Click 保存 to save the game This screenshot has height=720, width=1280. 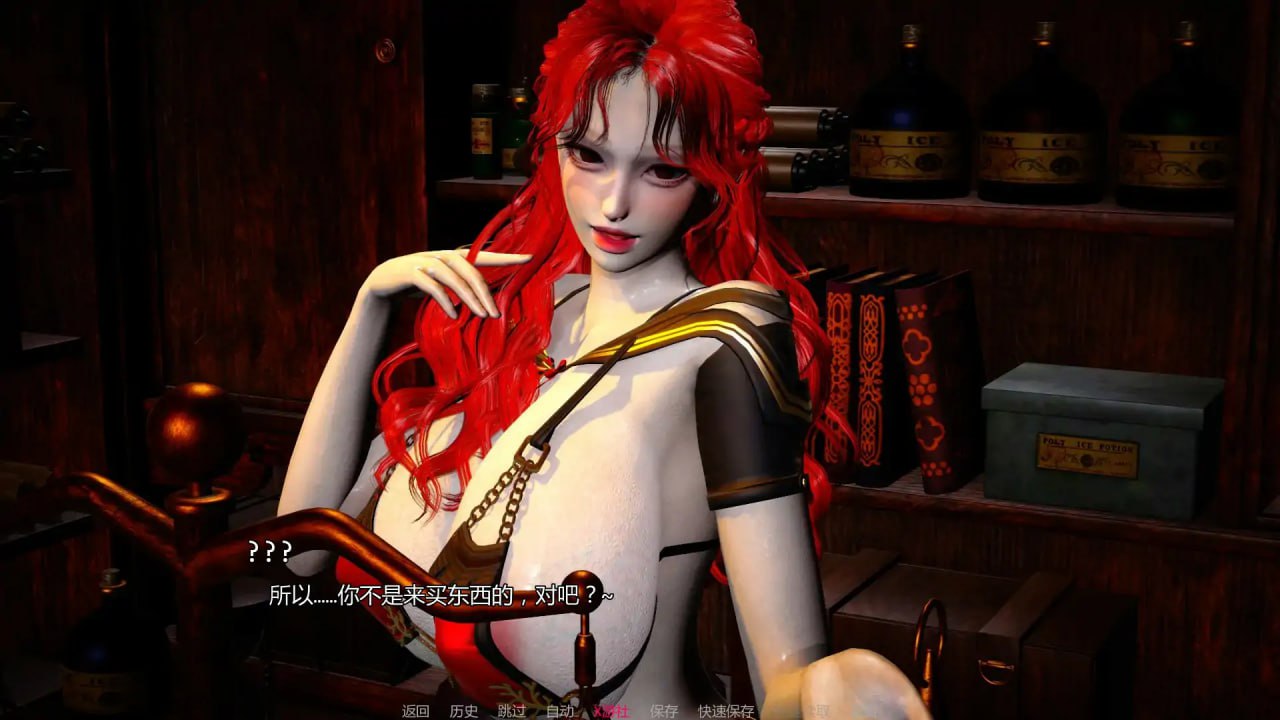tap(662, 711)
